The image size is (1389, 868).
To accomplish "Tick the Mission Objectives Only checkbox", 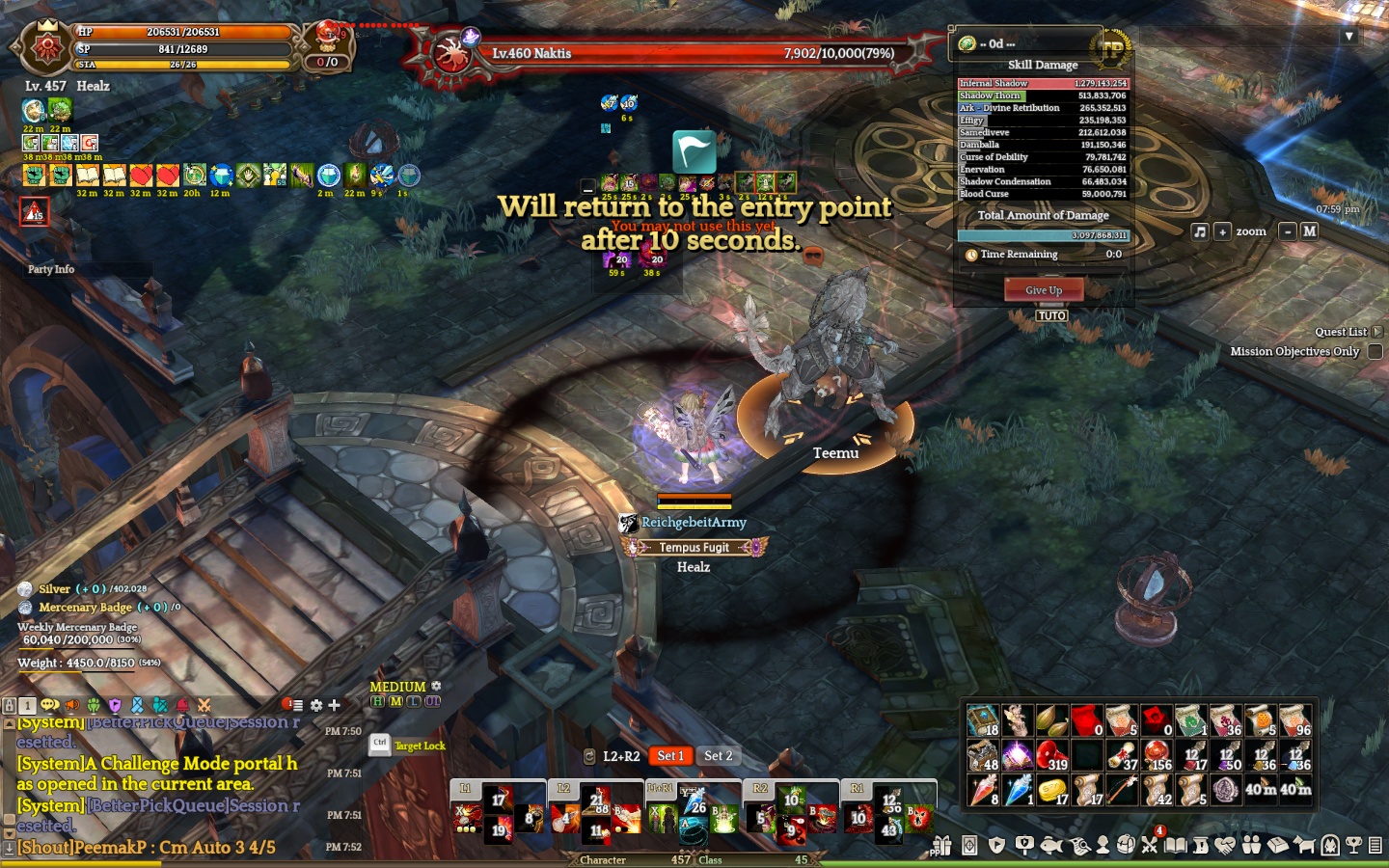I will pos(1375,352).
